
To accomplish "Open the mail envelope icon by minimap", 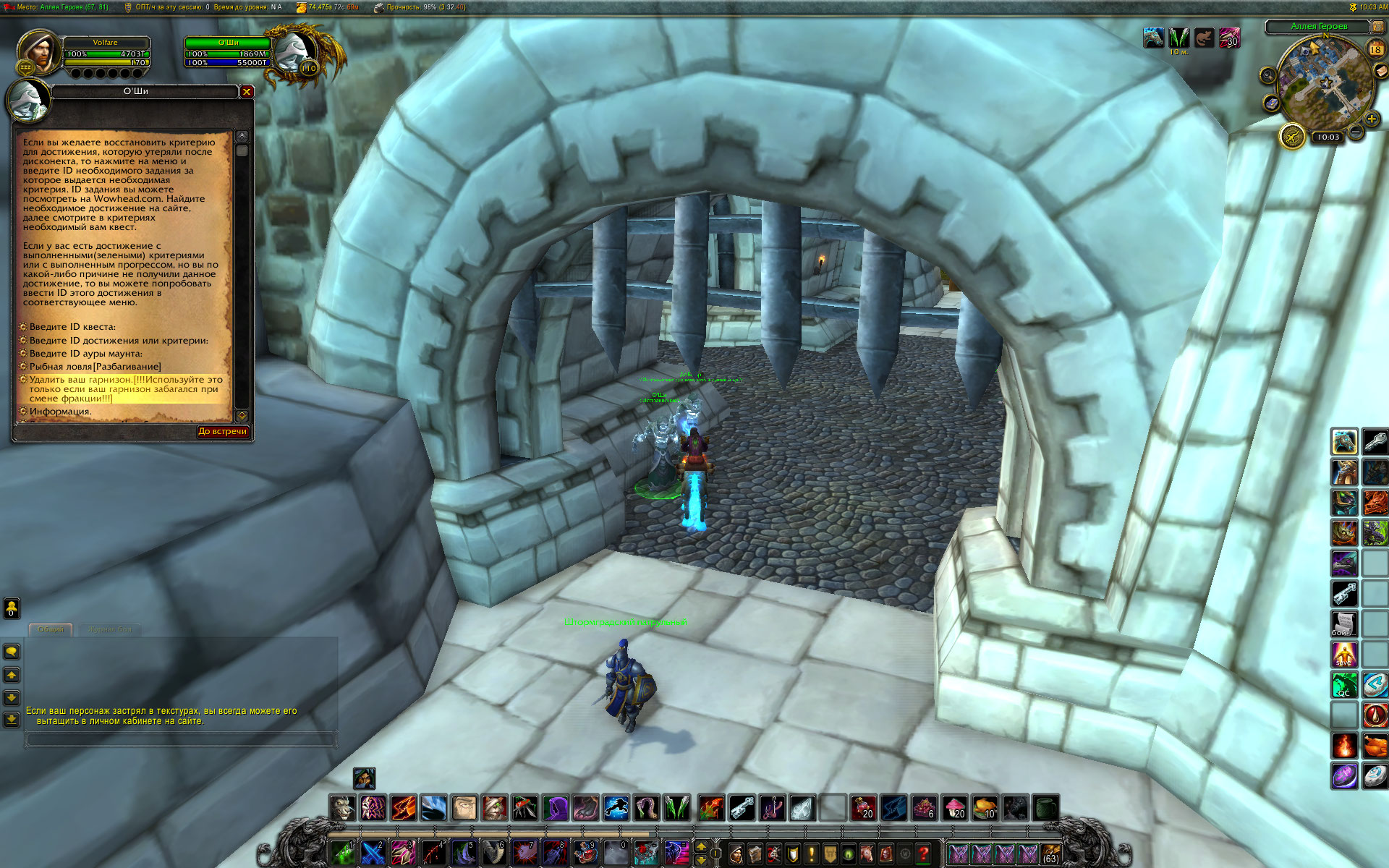I will pyautogui.click(x=1380, y=70).
